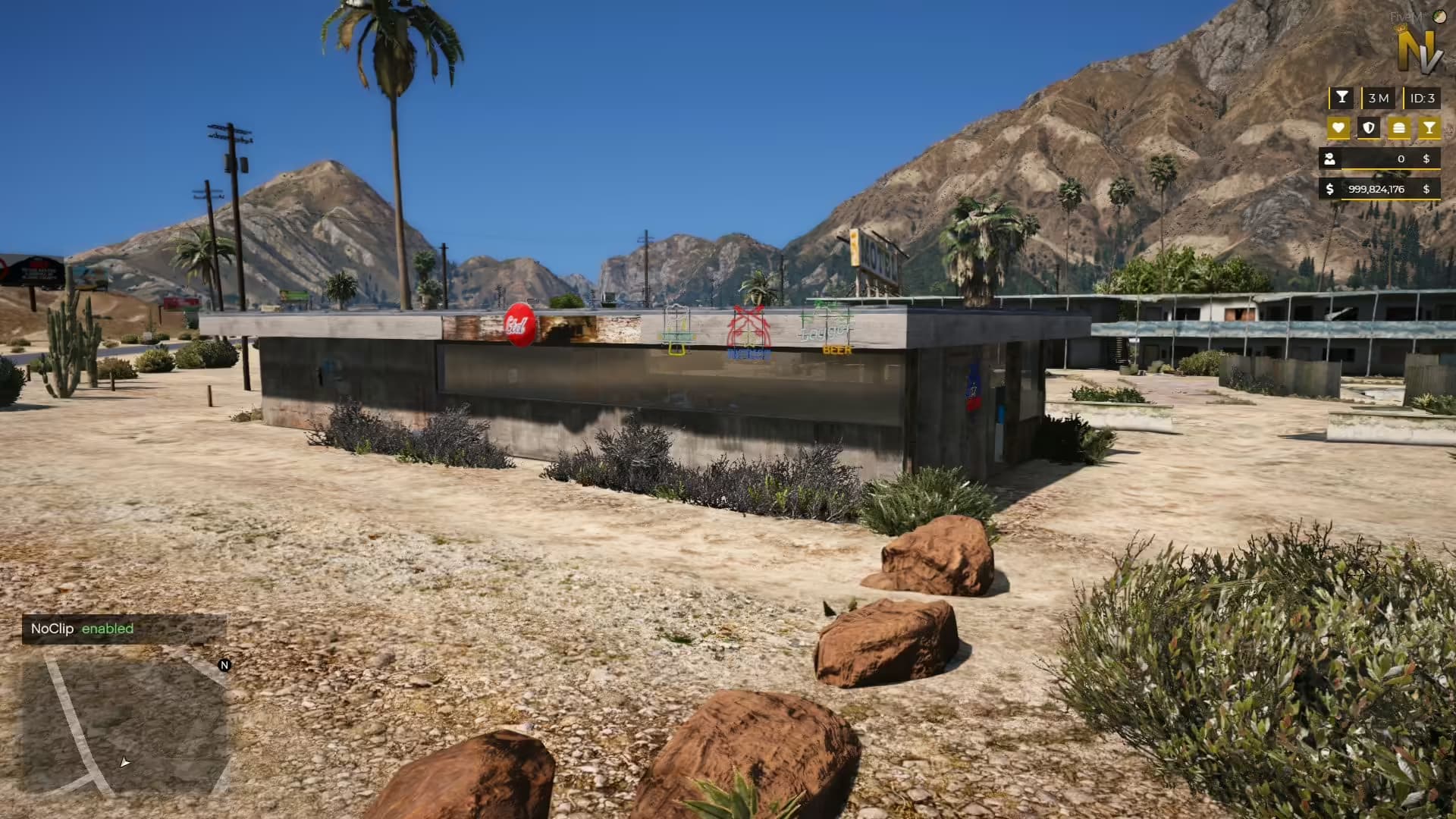Screen dimensions: 1456x819
Task: Click the north compass marker on the minimap
Action: pos(224,666)
